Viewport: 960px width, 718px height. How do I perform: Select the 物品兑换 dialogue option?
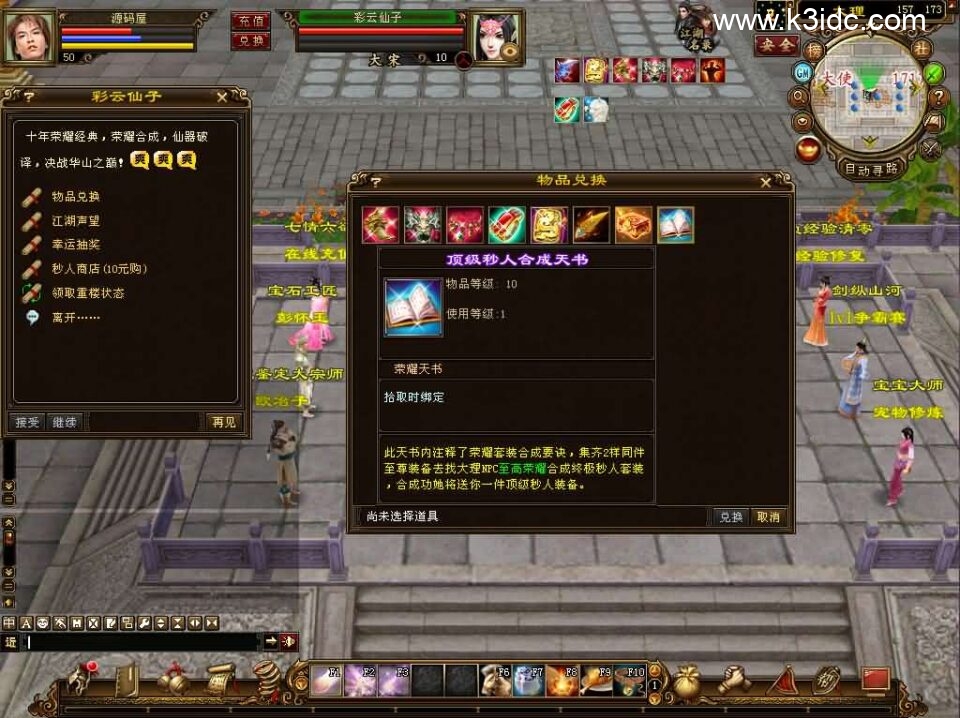[76, 197]
